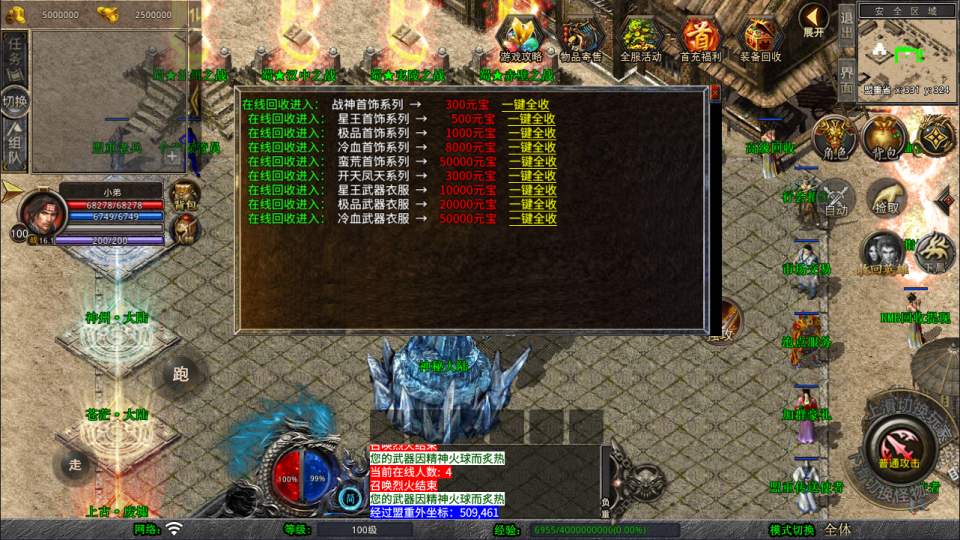The image size is (960, 540).
Task: Toggle 自动 auto-combat
Action: (x=835, y=198)
